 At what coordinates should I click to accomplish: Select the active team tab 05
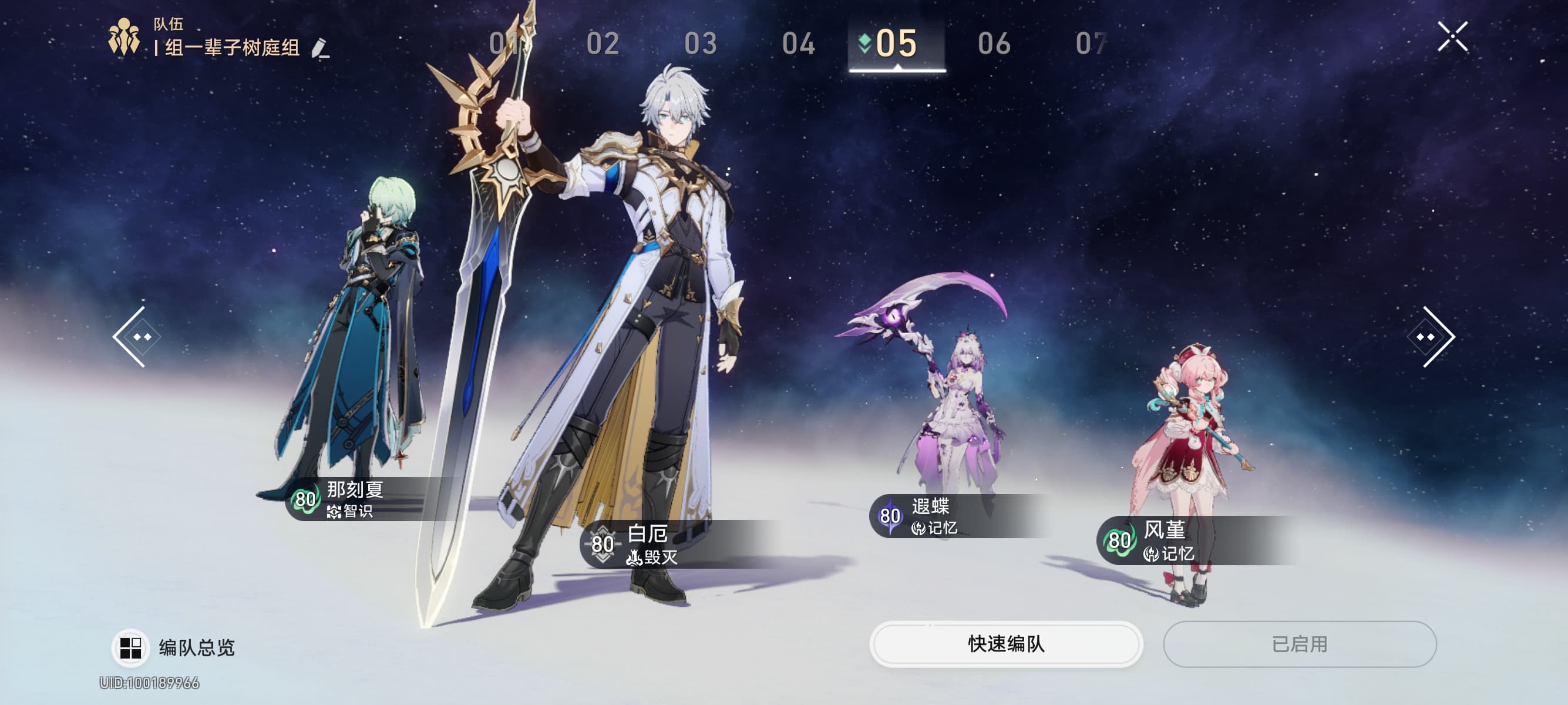tap(896, 44)
